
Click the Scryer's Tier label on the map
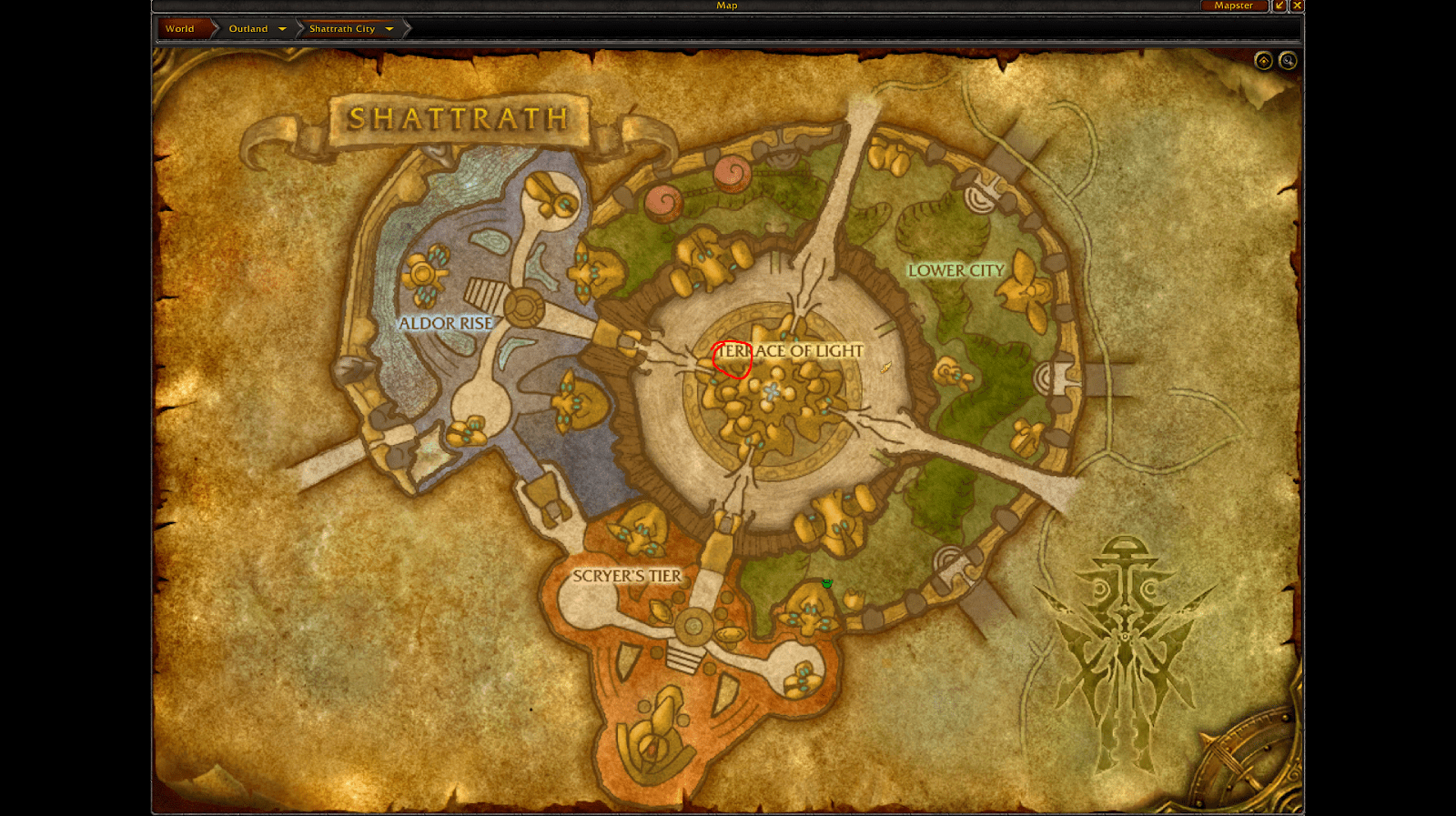point(628,575)
